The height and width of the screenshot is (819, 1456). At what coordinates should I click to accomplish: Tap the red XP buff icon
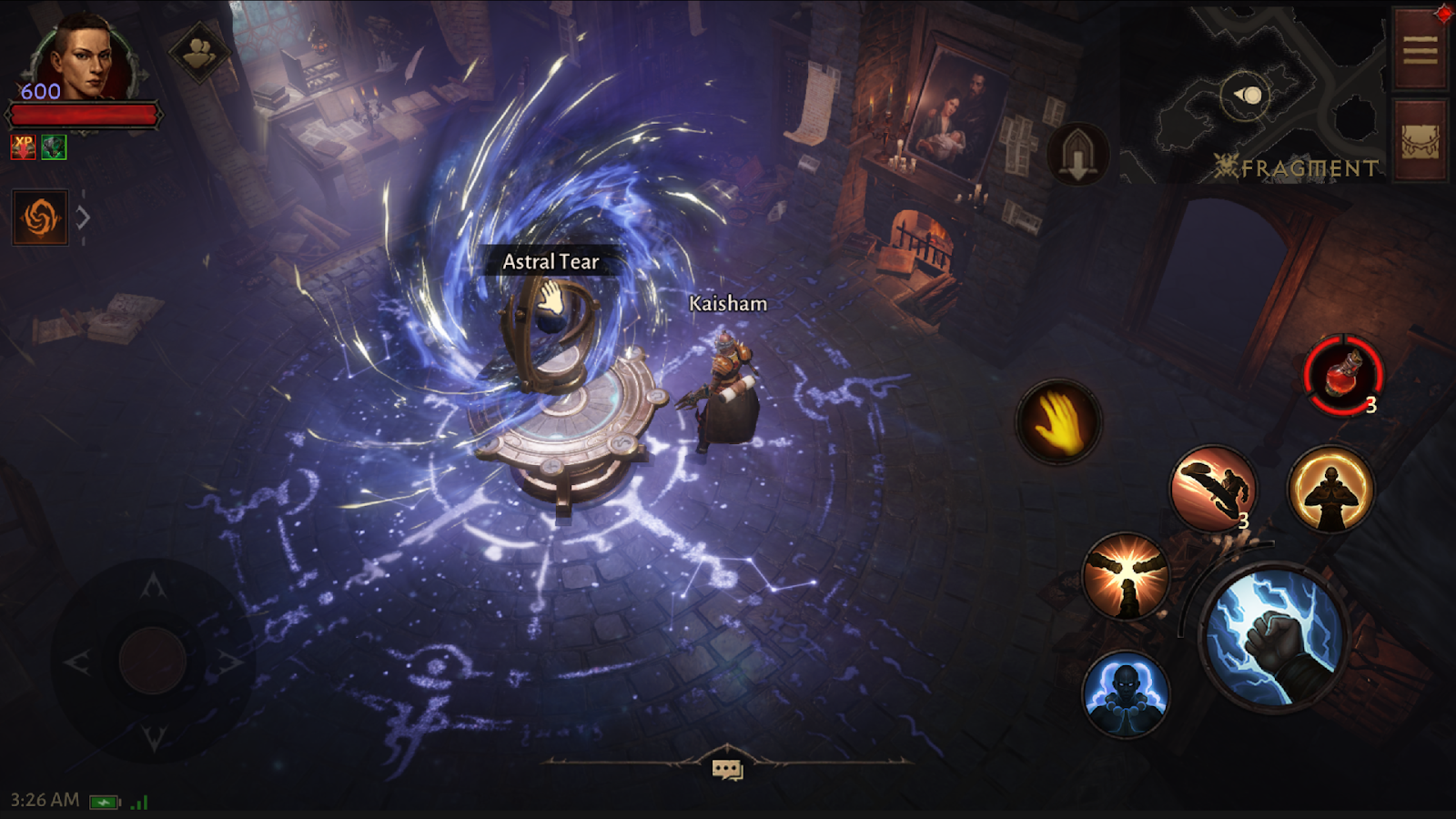[23, 147]
